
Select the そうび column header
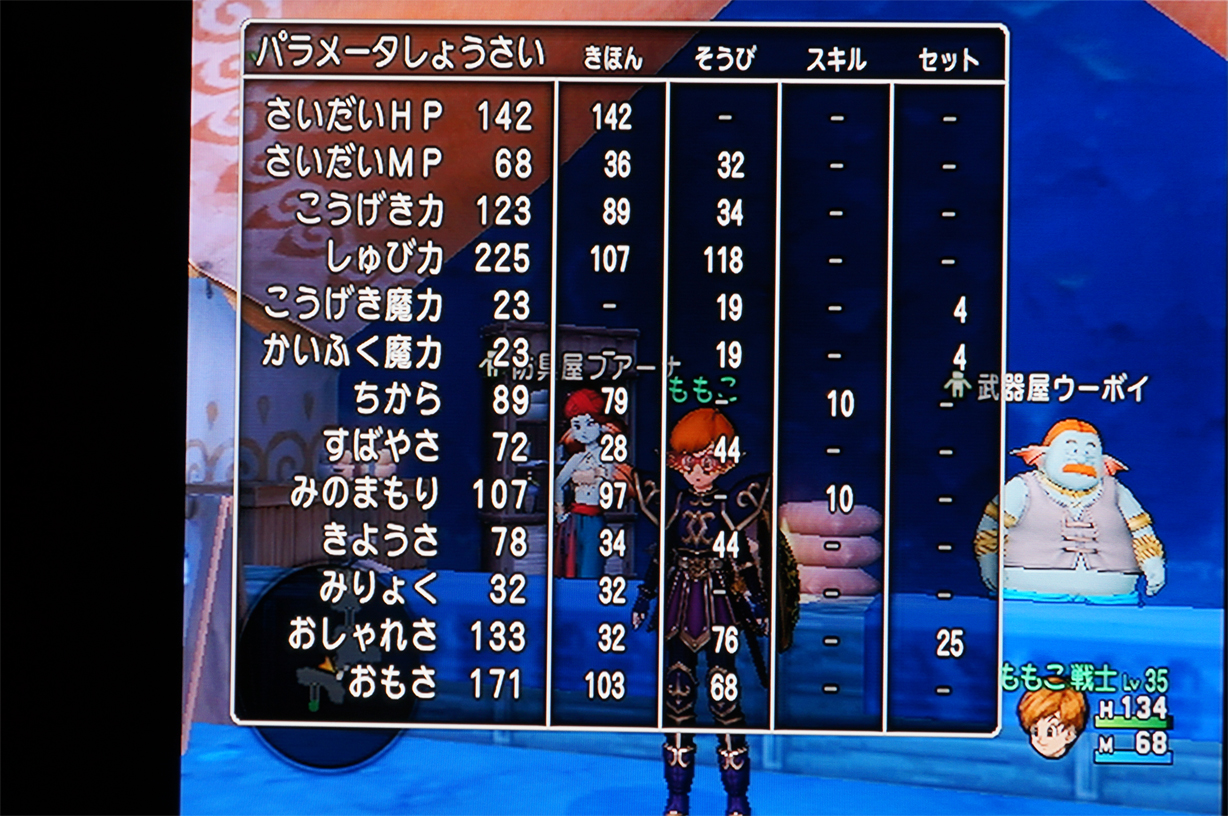(x=722, y=60)
